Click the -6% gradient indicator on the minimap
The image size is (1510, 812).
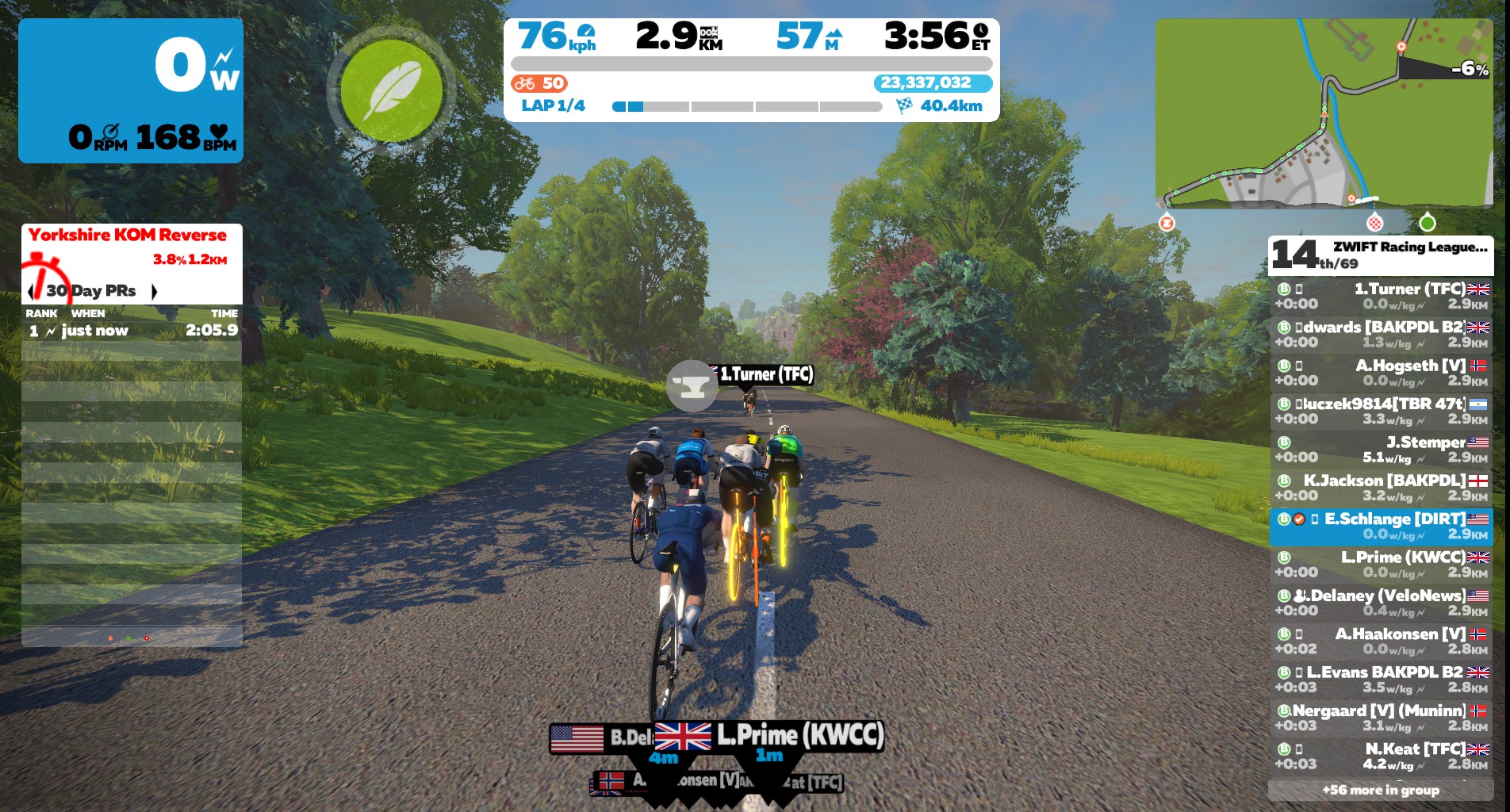[1469, 69]
